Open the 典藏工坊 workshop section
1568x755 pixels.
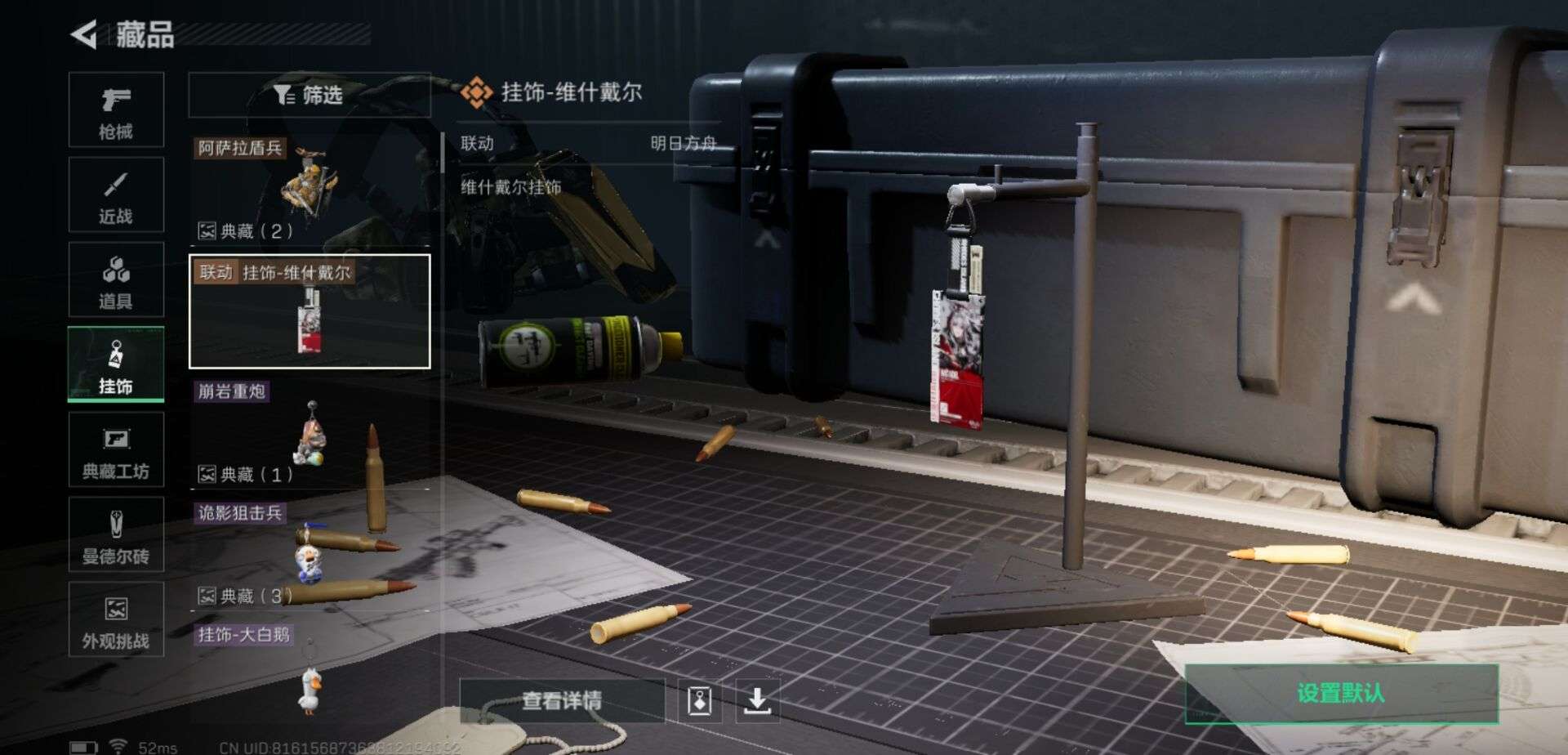[117, 450]
